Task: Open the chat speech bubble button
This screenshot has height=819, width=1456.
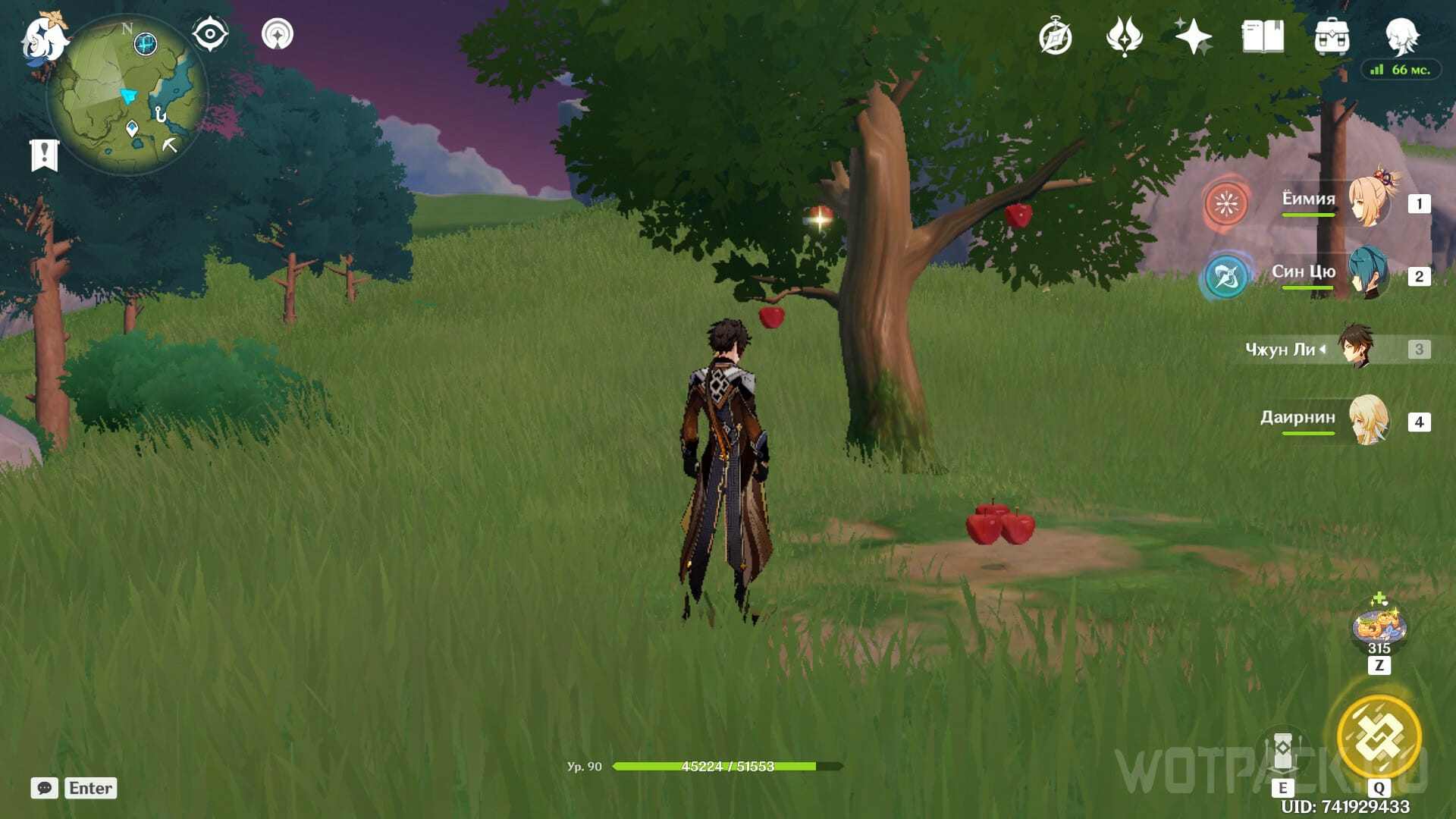Action: point(44,788)
